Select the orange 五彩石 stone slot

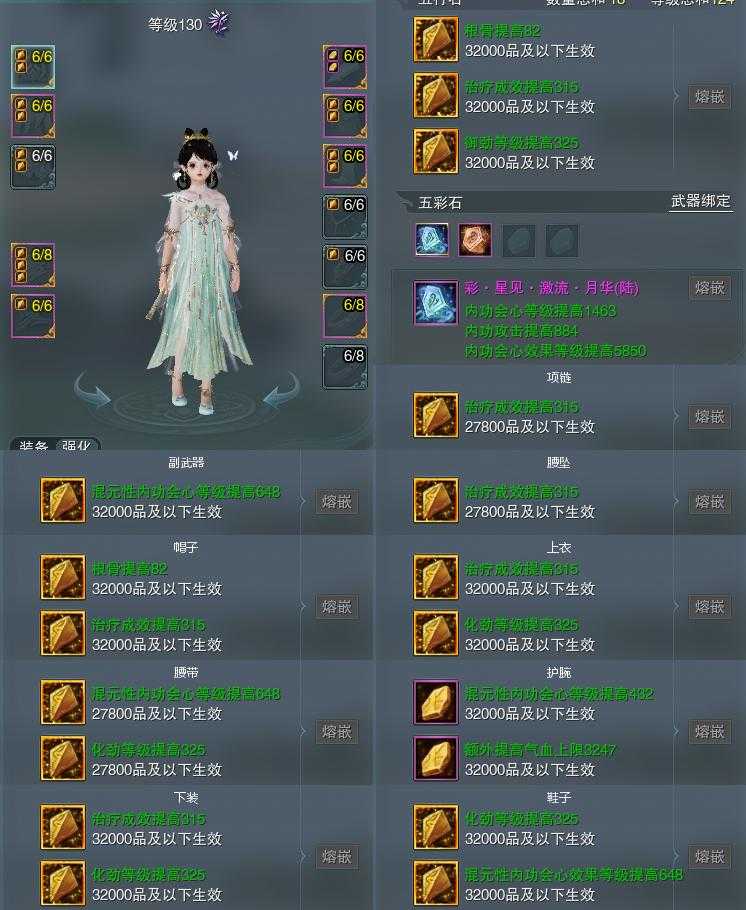click(475, 240)
